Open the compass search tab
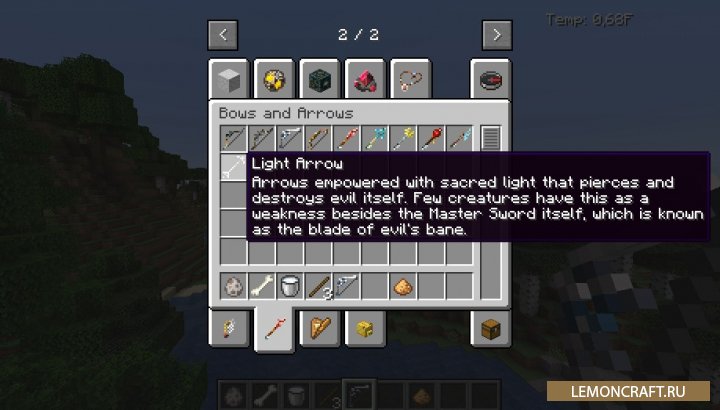Viewport: 720px width, 410px height. [491, 79]
